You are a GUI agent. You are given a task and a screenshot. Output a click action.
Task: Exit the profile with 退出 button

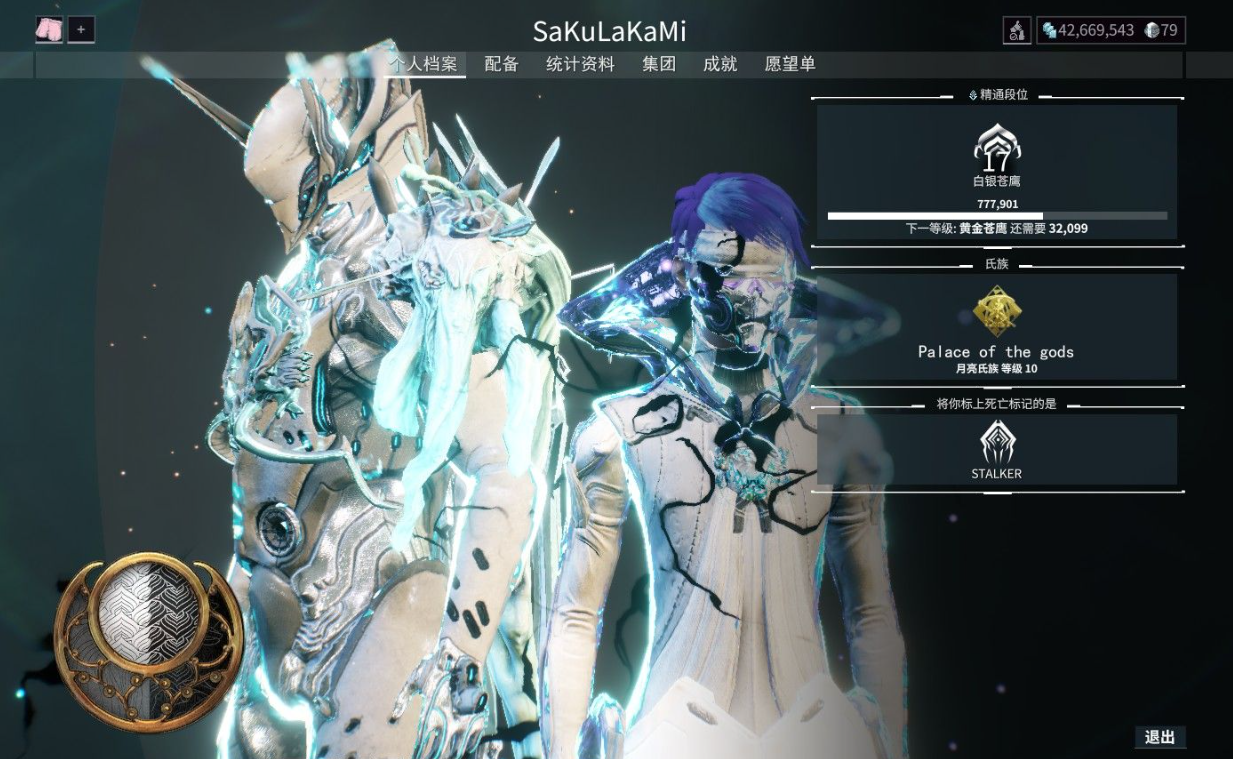click(x=1160, y=737)
